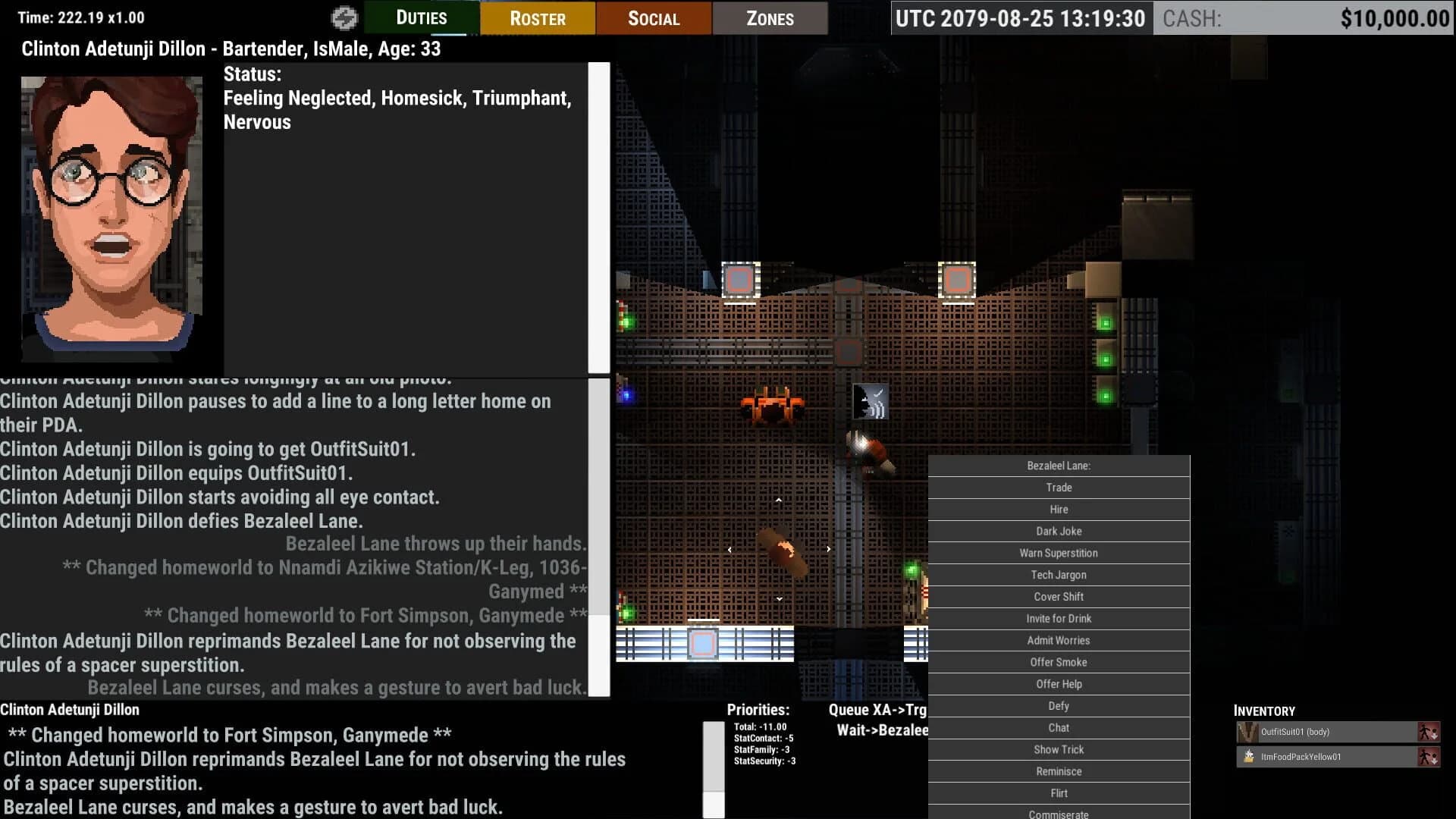This screenshot has width=1456, height=819.
Task: Click the right chevron arrow on the map
Action: [827, 548]
